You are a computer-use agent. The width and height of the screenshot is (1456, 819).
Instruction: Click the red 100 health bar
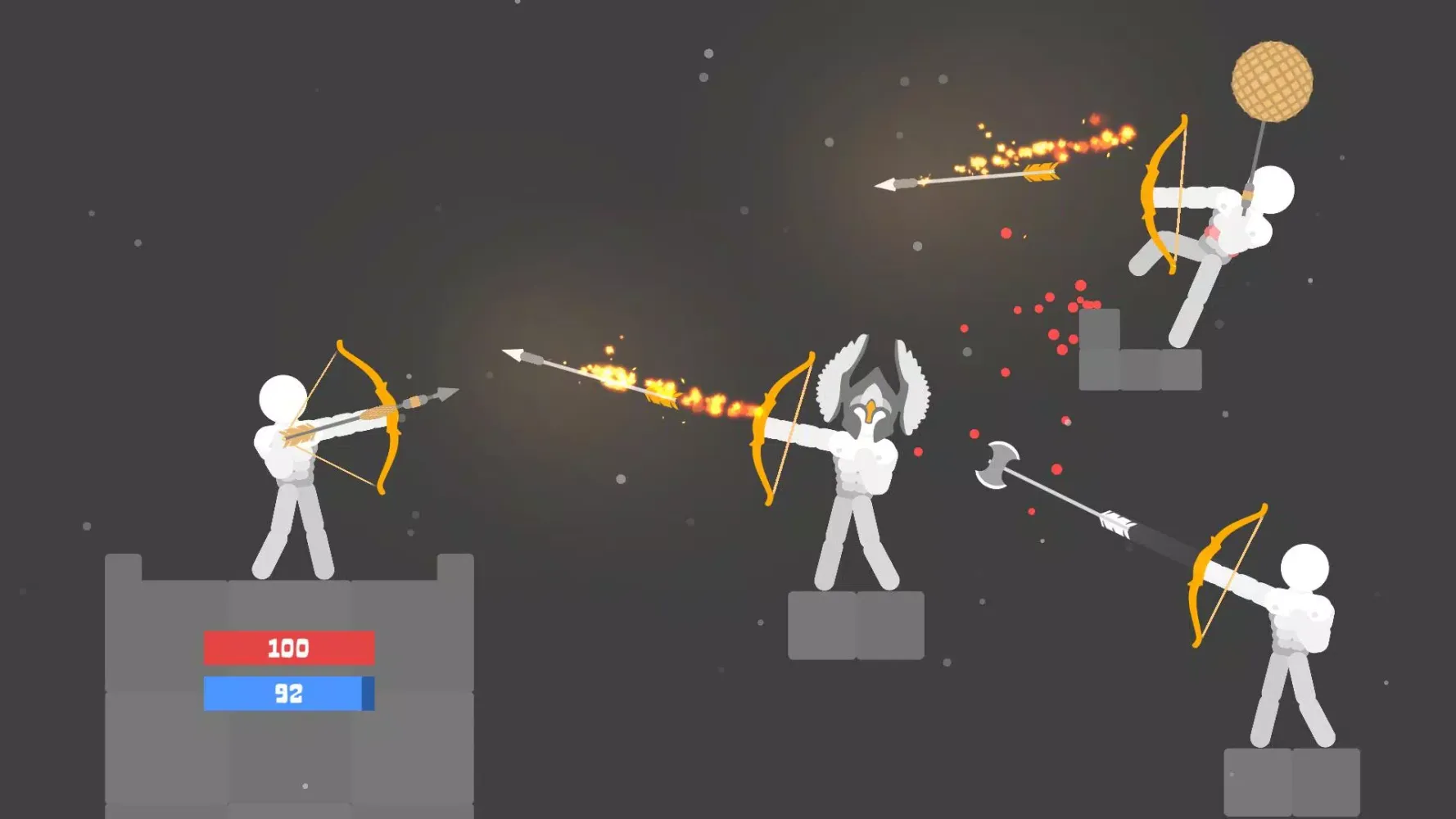tap(291, 649)
